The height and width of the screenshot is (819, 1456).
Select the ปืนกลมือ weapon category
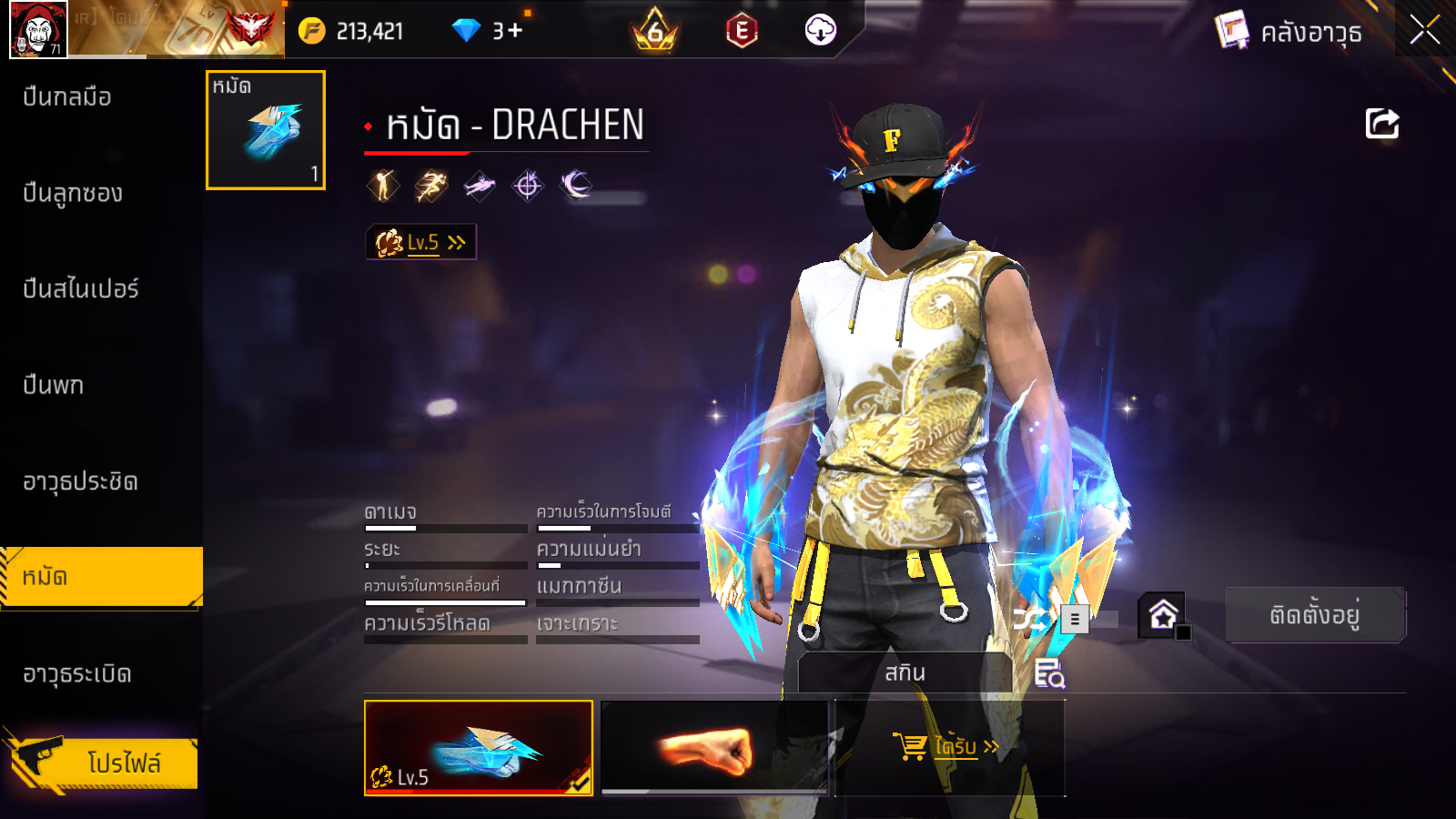click(x=67, y=96)
